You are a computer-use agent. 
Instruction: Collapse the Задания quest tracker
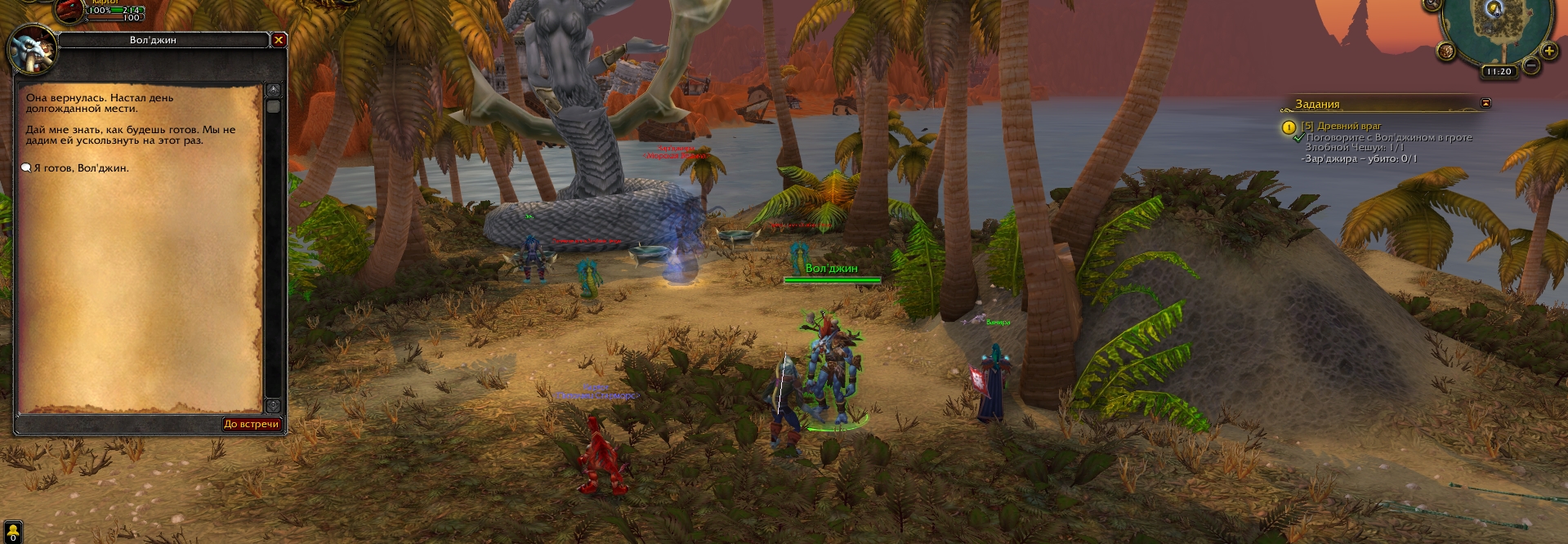tap(1485, 104)
